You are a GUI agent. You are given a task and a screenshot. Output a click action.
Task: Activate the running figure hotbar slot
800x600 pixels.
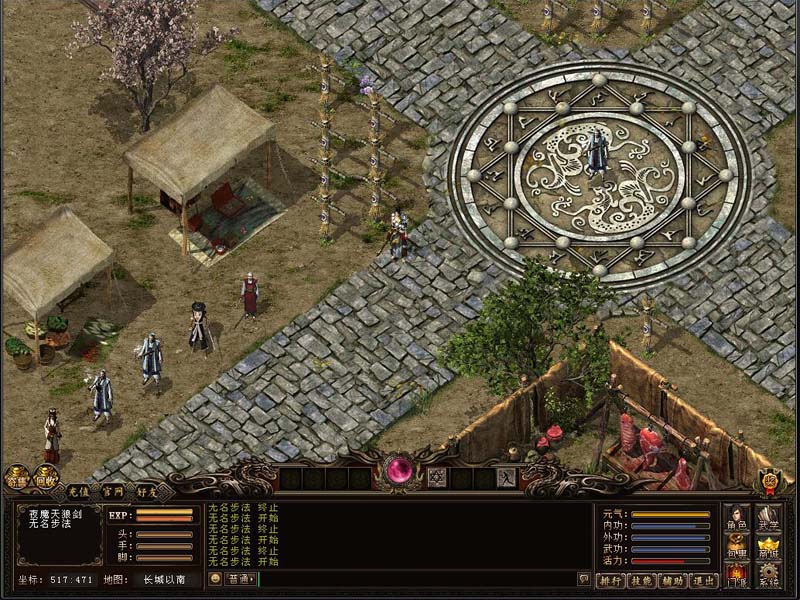[506, 478]
